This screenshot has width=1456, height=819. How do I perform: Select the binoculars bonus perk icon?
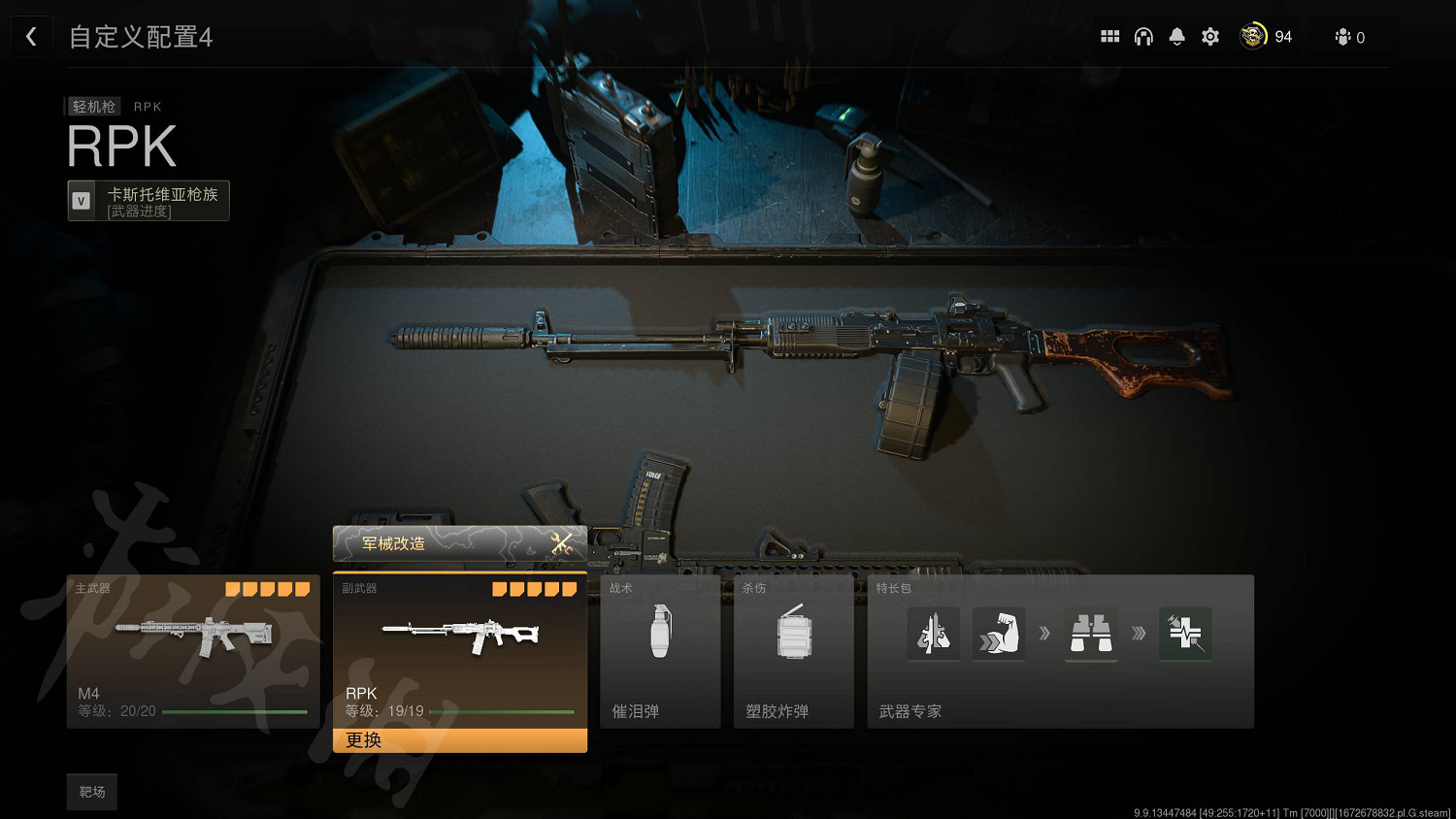[1091, 634]
